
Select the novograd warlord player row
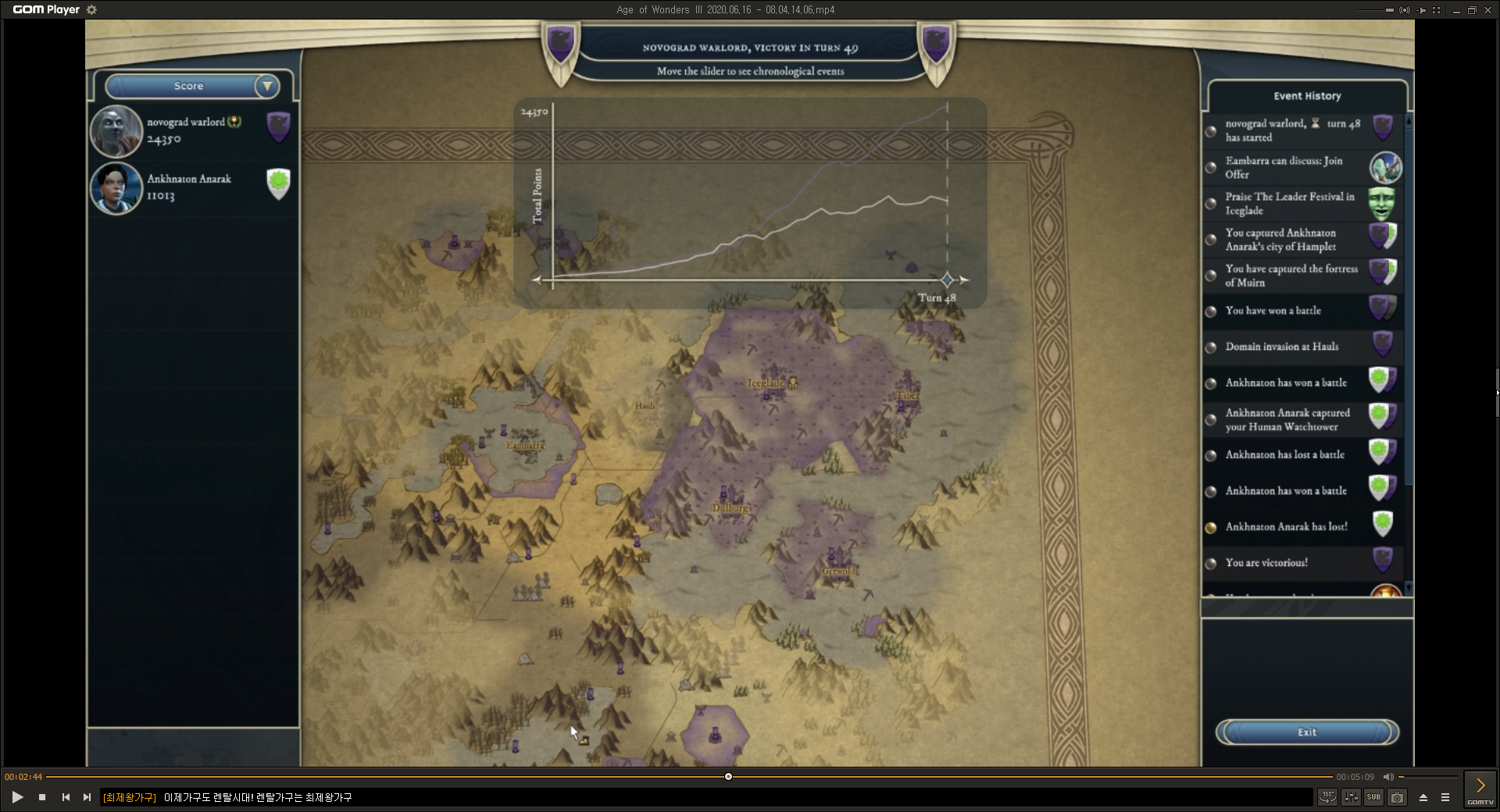[192, 130]
